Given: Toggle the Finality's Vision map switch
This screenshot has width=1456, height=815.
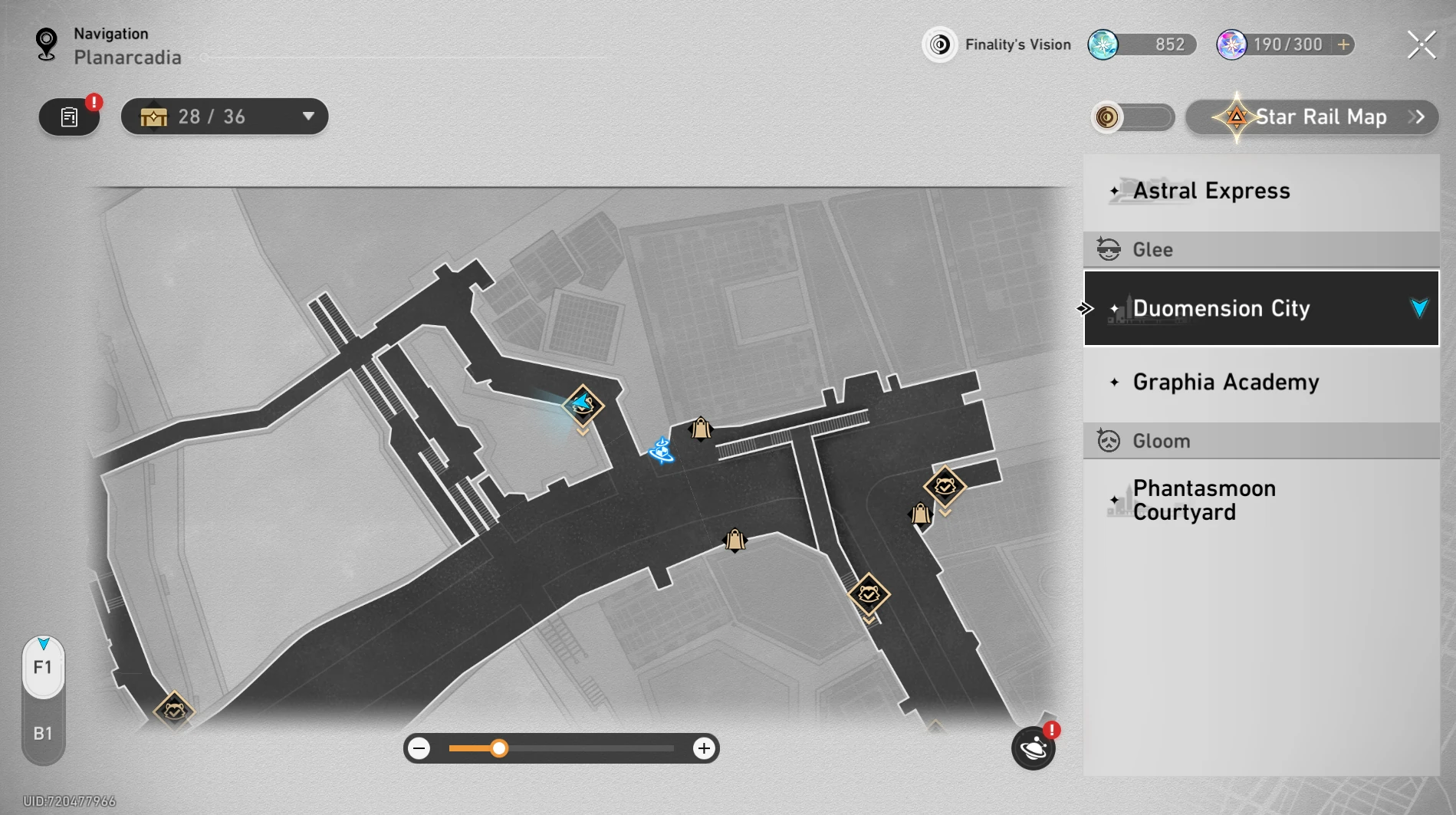Looking at the screenshot, I should point(1132,117).
